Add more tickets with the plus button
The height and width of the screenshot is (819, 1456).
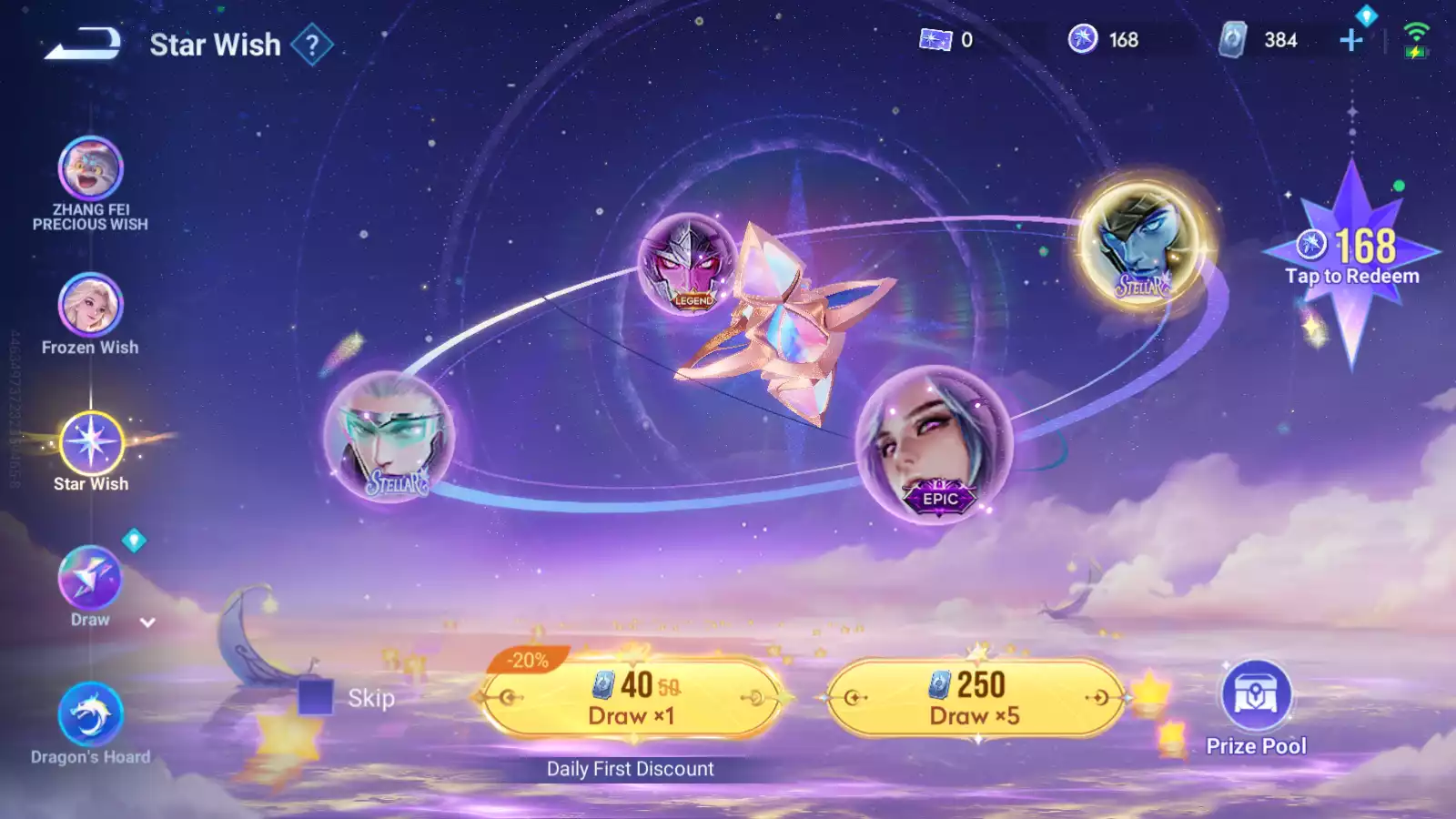[x=1351, y=40]
